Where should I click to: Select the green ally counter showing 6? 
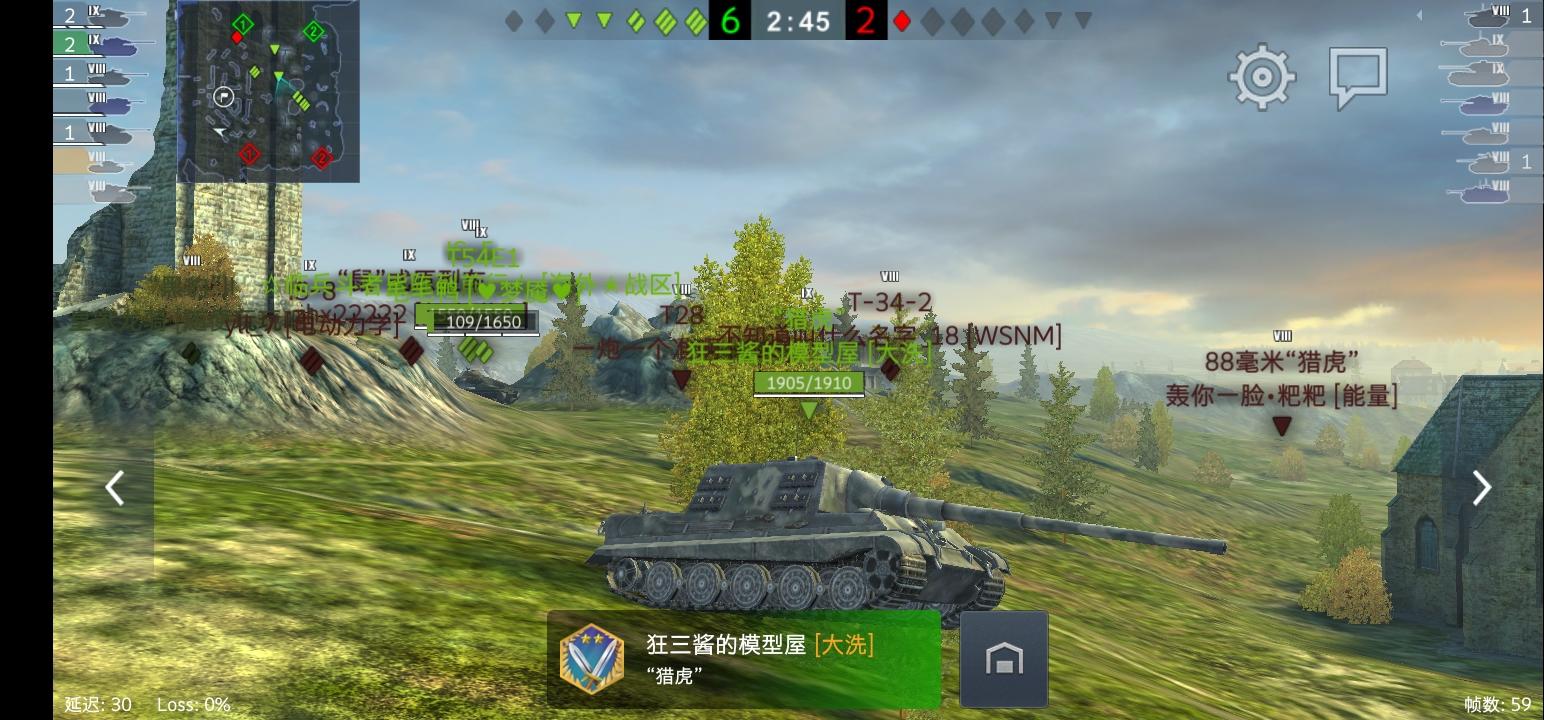coord(730,20)
